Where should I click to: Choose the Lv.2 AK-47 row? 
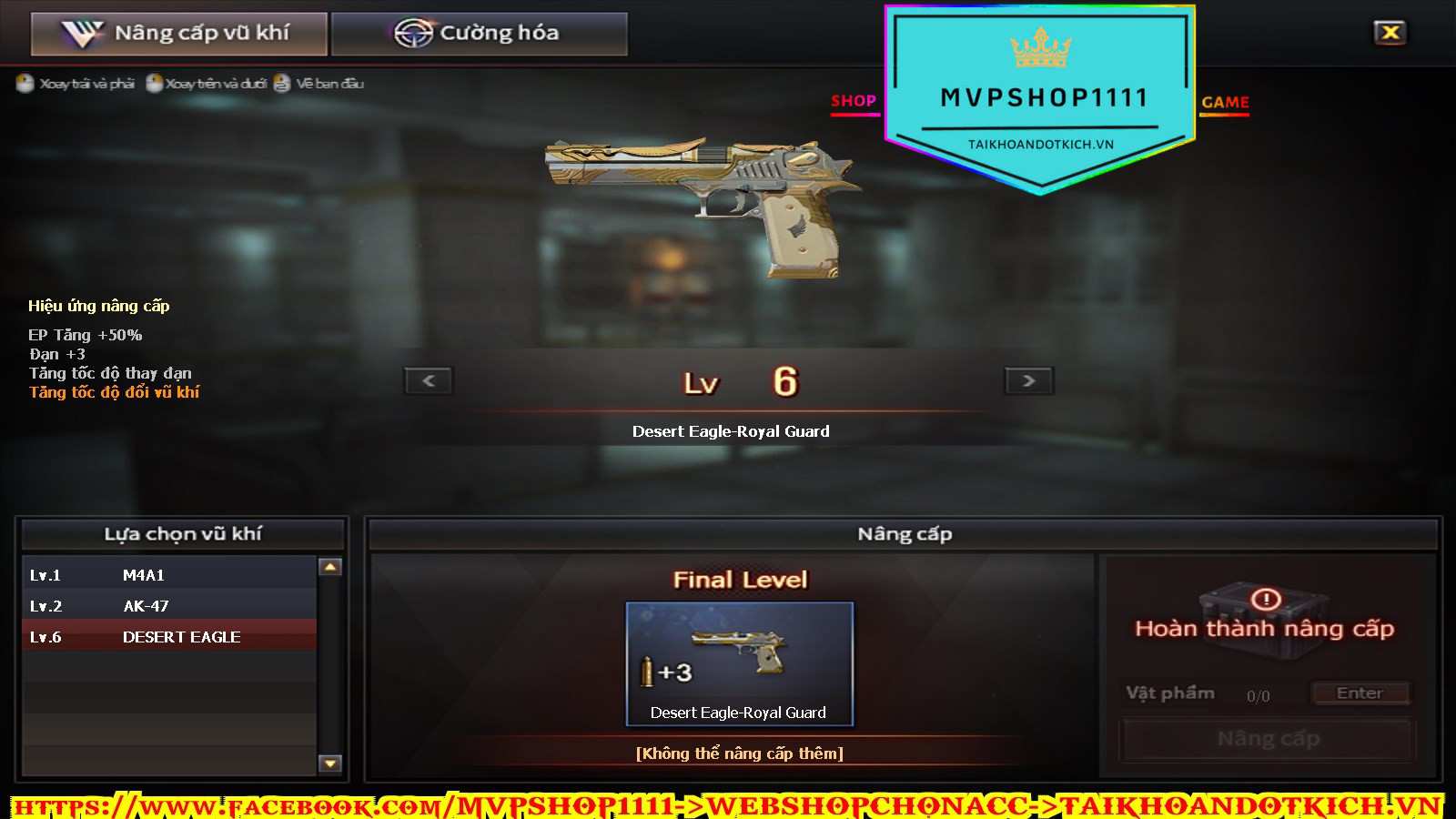169,606
